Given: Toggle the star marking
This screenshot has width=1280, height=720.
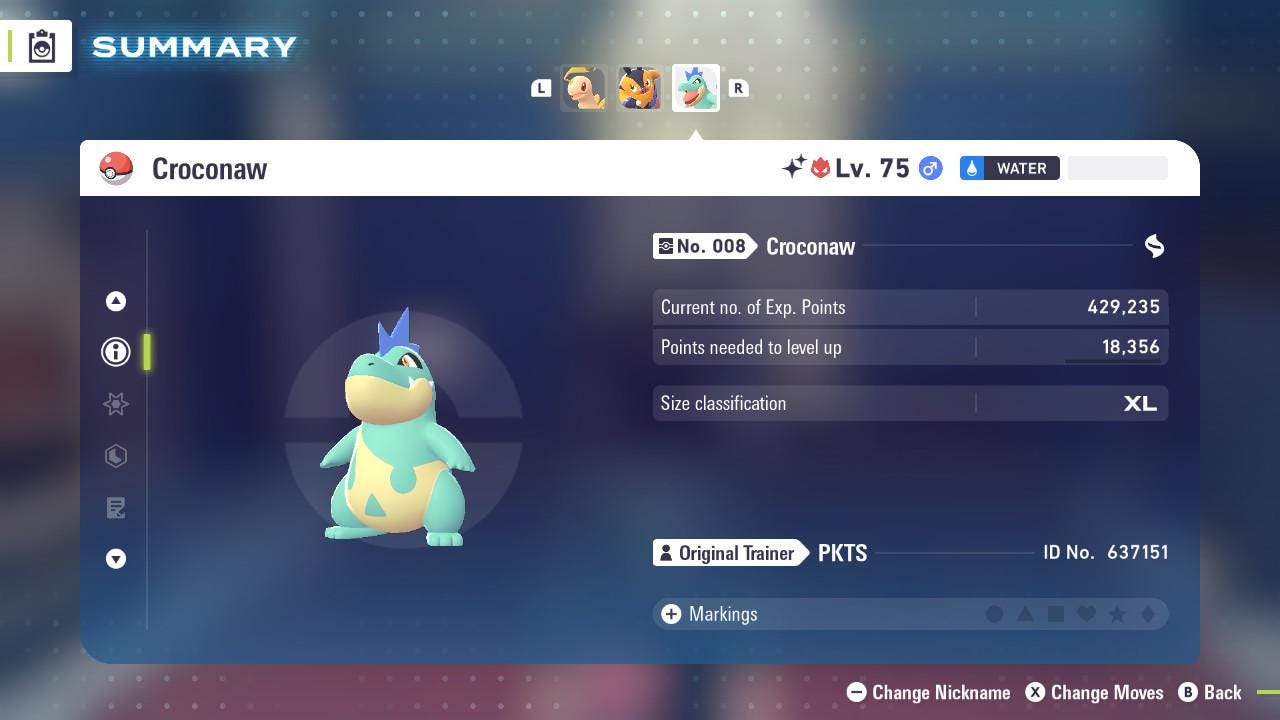Looking at the screenshot, I should point(1117,614).
